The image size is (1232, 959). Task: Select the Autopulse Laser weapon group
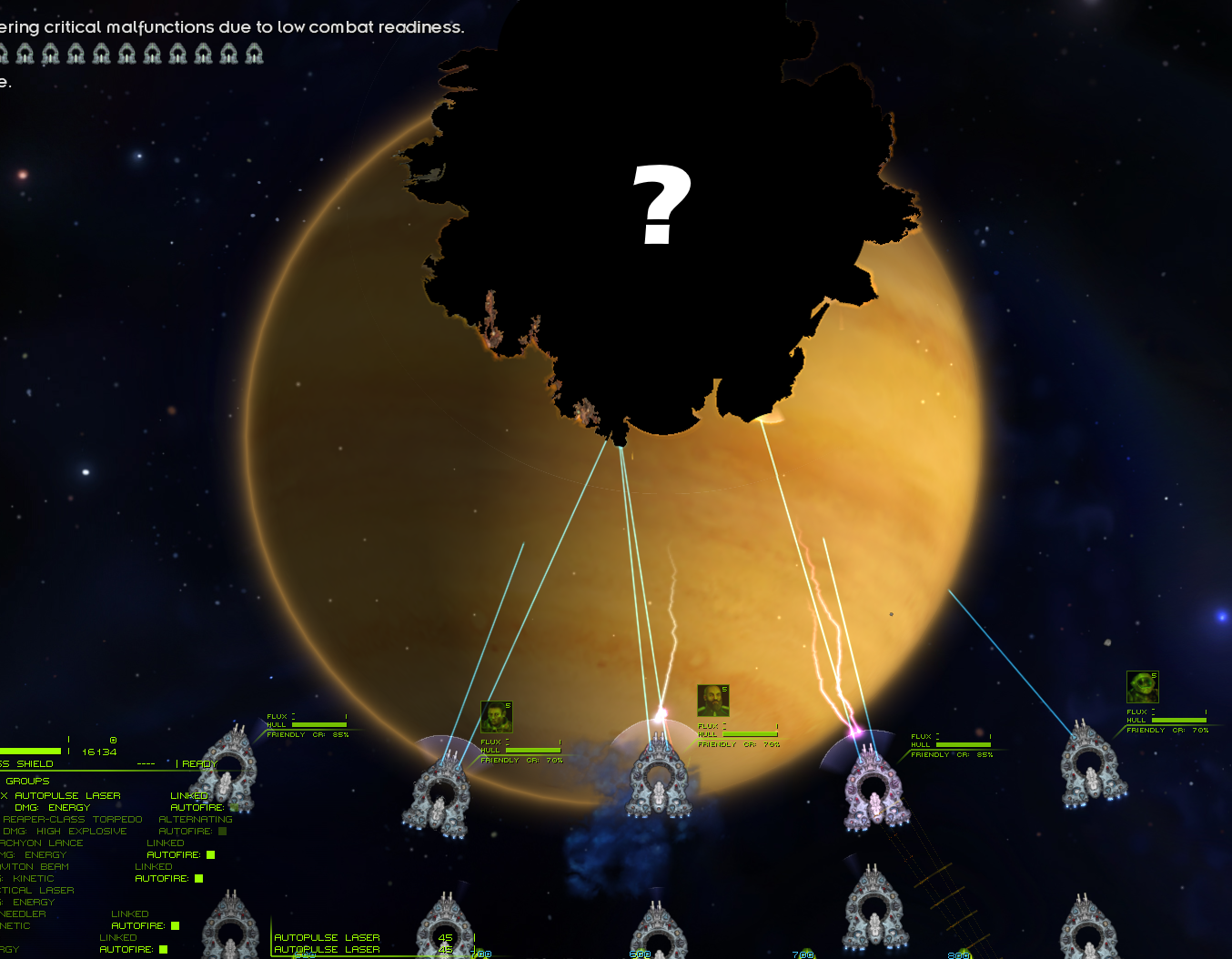coord(66,795)
